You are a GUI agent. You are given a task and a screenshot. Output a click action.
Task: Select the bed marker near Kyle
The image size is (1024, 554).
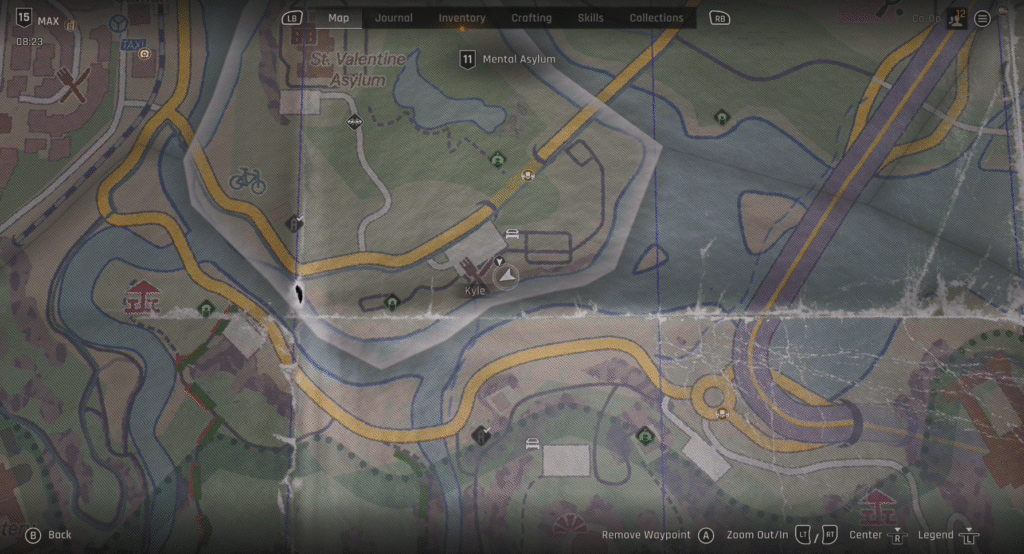pos(512,235)
